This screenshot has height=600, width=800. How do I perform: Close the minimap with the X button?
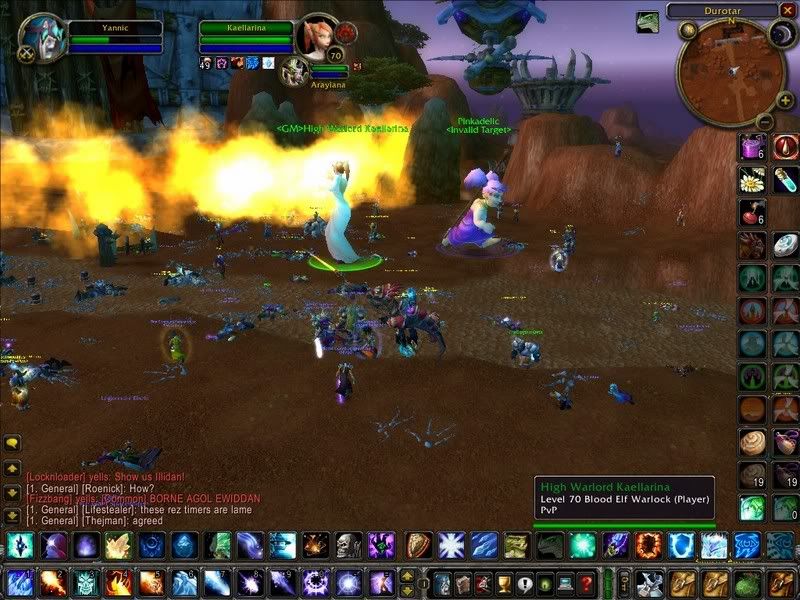pos(789,12)
